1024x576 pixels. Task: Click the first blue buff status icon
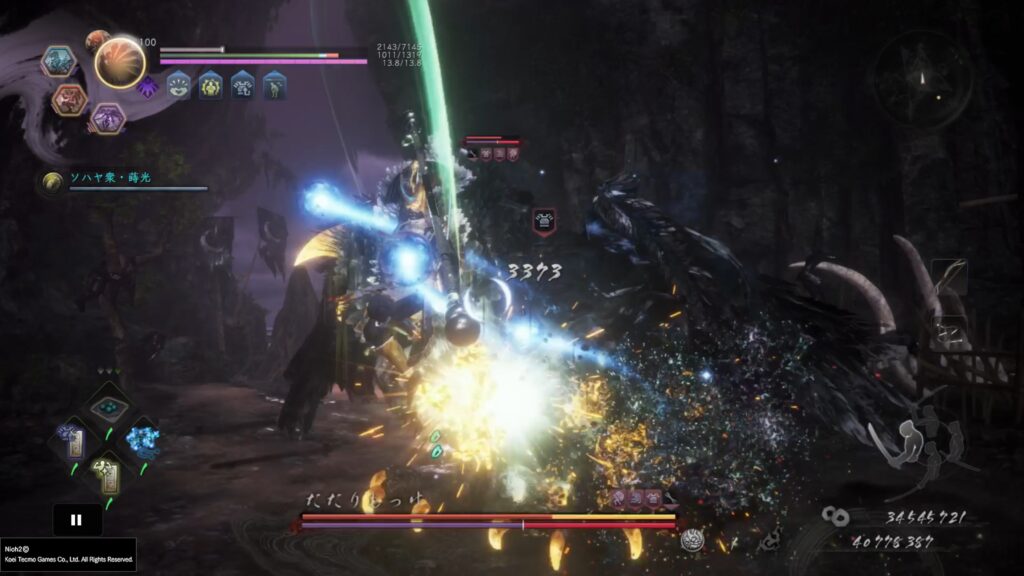(x=178, y=86)
